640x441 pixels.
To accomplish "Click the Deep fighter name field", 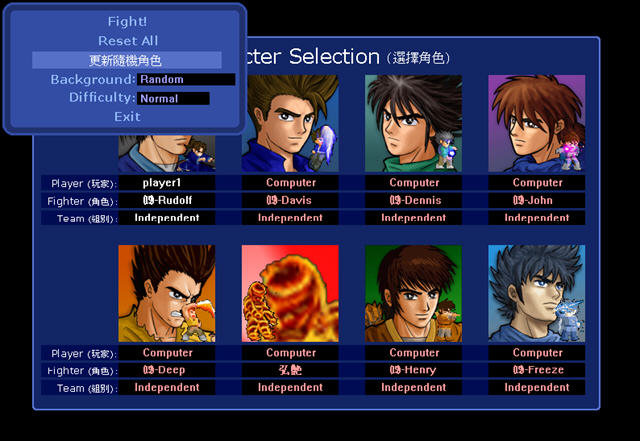I will (167, 370).
